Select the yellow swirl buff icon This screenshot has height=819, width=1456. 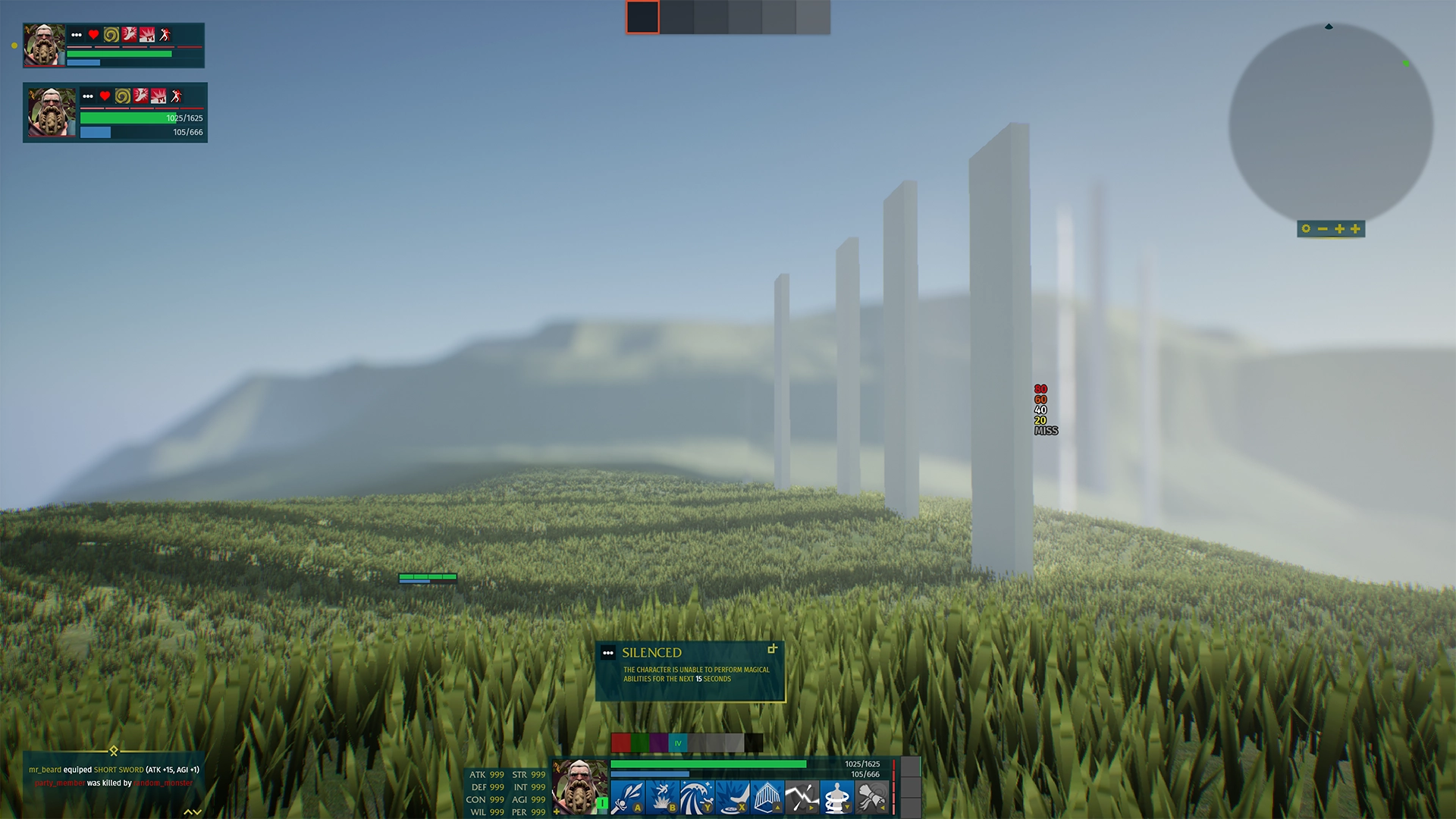111,35
